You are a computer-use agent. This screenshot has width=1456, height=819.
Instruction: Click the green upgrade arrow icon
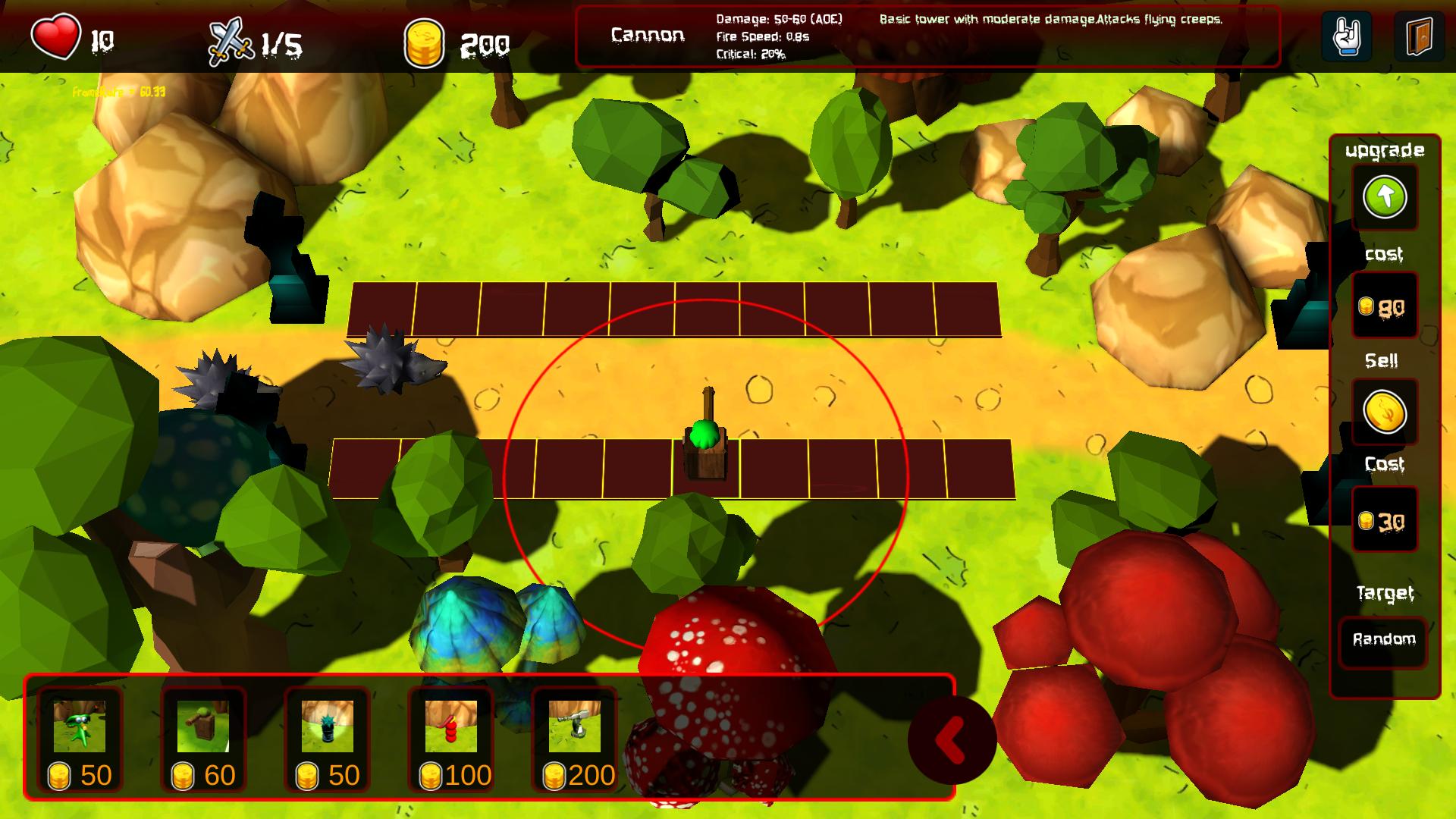pos(1385,197)
